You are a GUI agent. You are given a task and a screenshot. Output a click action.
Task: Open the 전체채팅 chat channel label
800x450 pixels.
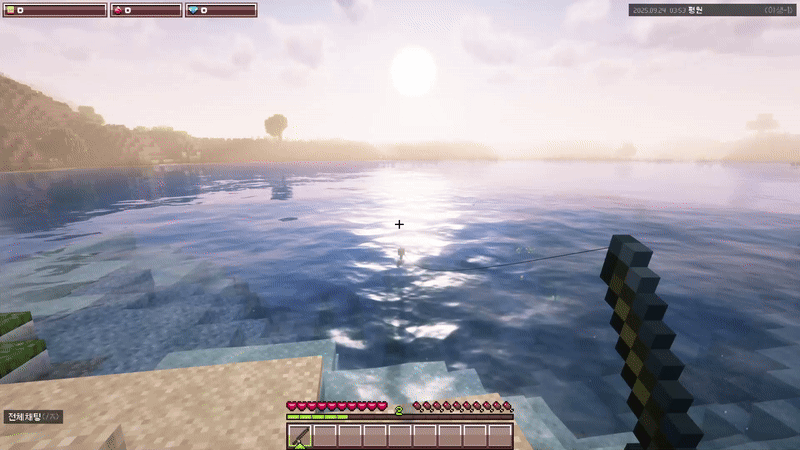pos(33,416)
